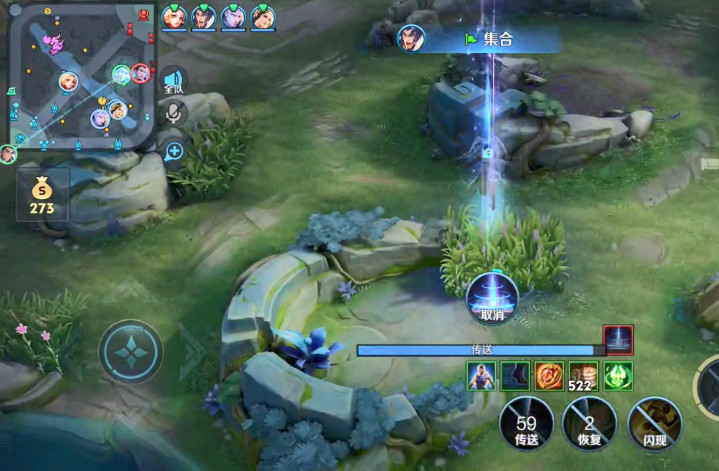719x471 pixels.
Task: Toggle the microphone button
Action: pyautogui.click(x=173, y=114)
